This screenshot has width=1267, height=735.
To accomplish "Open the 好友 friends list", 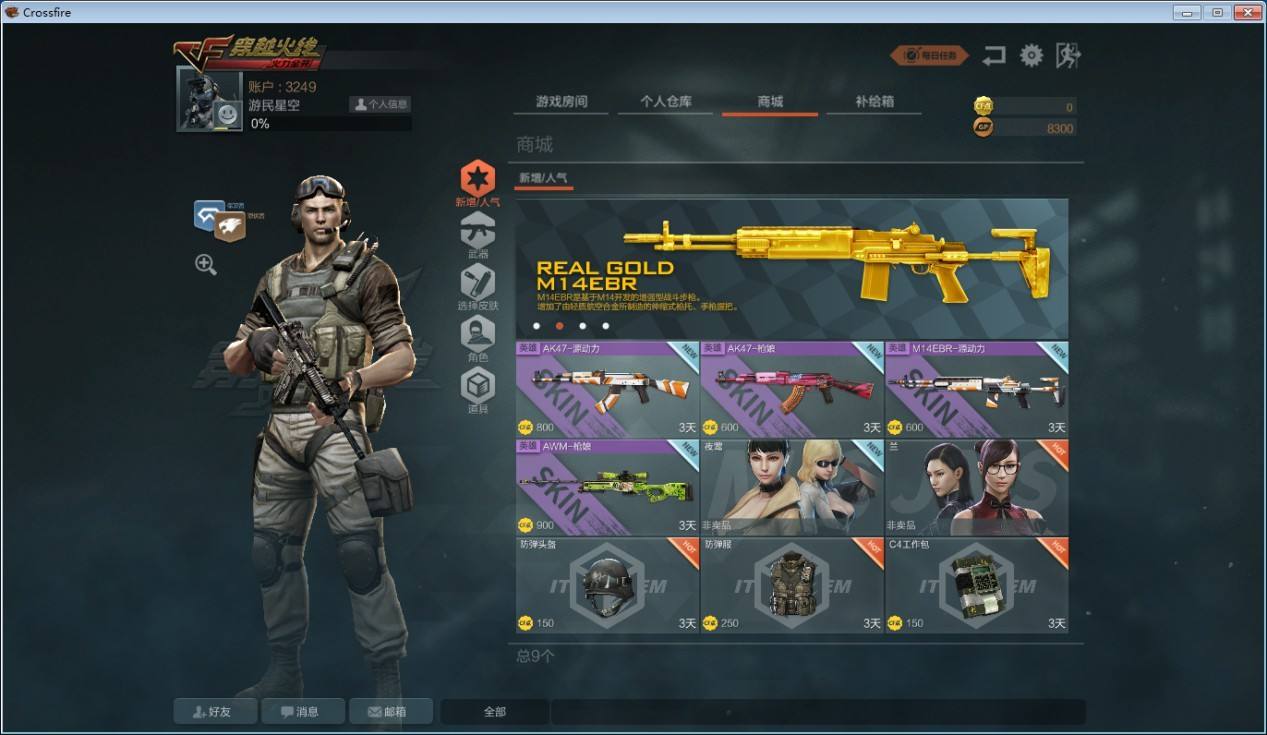I will point(215,712).
